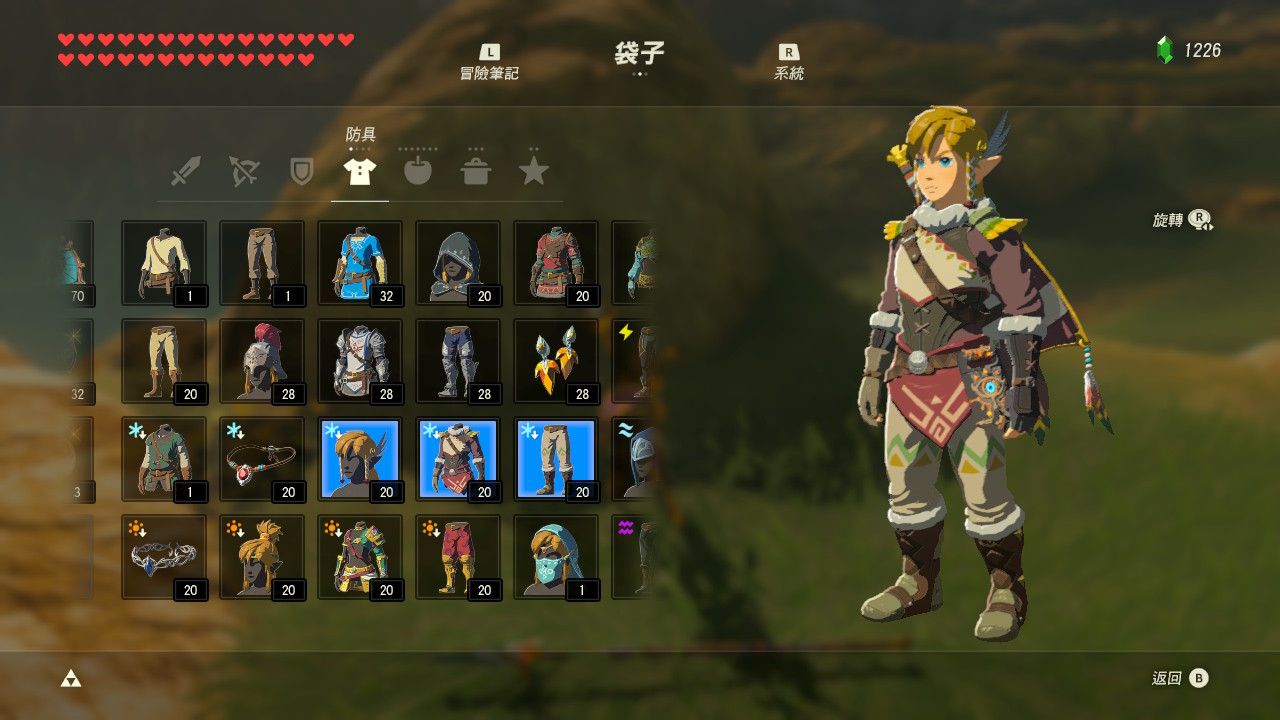Viewport: 1280px width, 720px height.
Task: Open the materials apple category
Action: (417, 170)
